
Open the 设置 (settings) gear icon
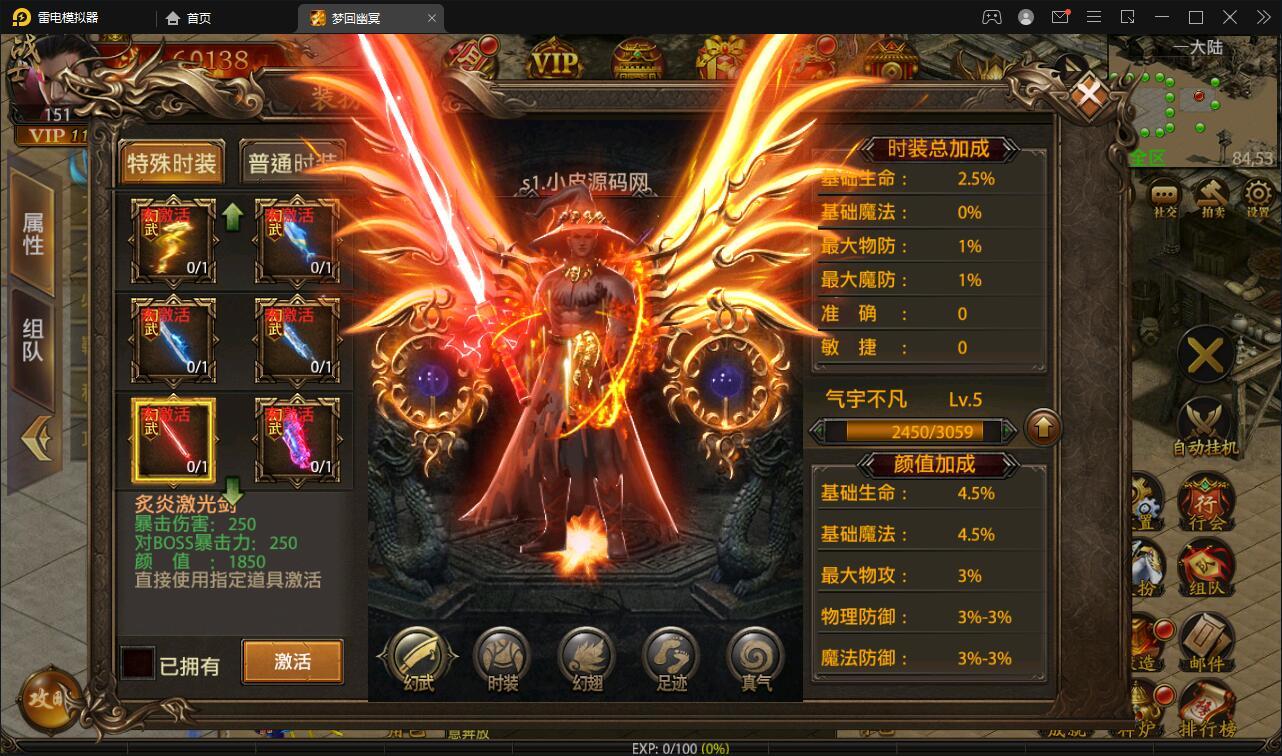pos(1259,192)
